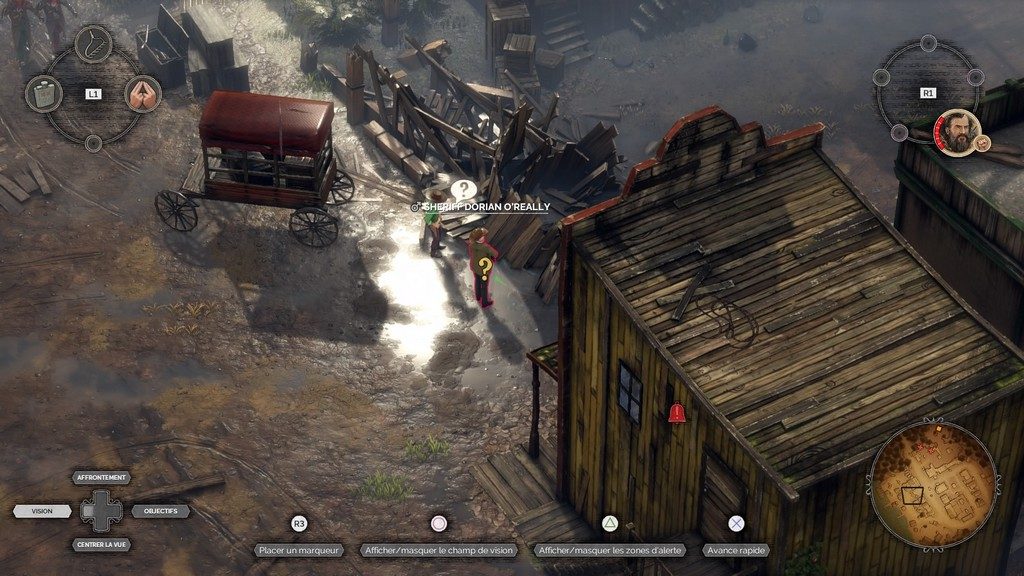
Task: Choose the Affrontement mode label
Action: point(103,478)
